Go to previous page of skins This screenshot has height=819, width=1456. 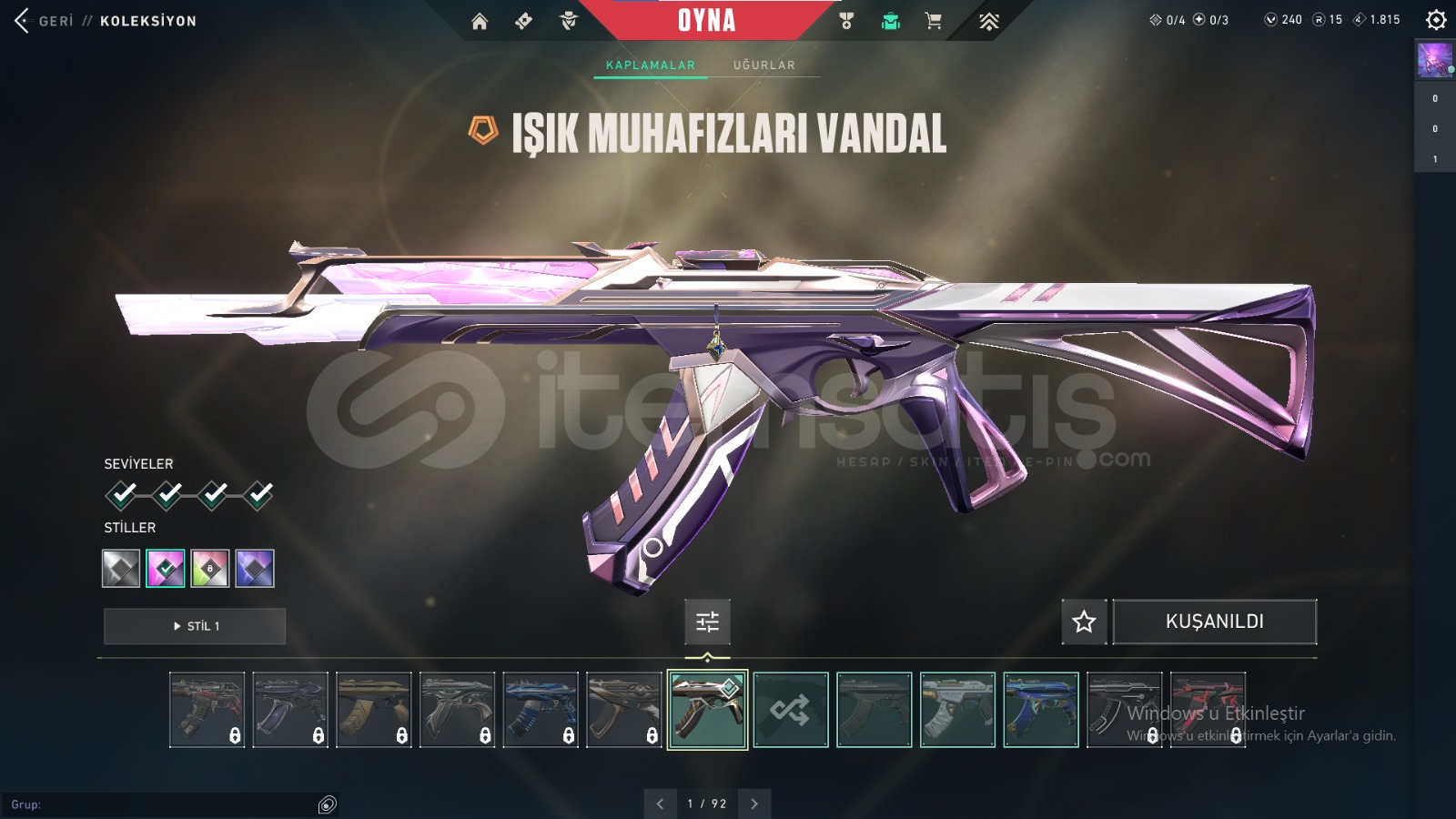pos(660,804)
